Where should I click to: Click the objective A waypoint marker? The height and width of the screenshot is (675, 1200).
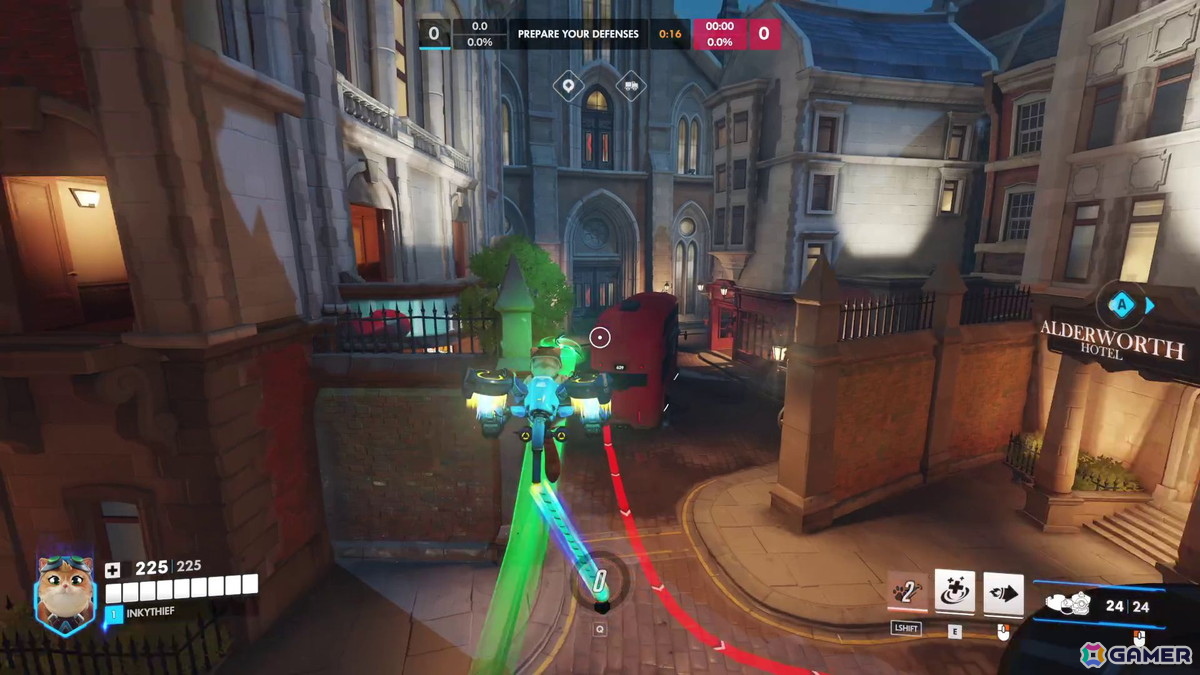point(1124,304)
